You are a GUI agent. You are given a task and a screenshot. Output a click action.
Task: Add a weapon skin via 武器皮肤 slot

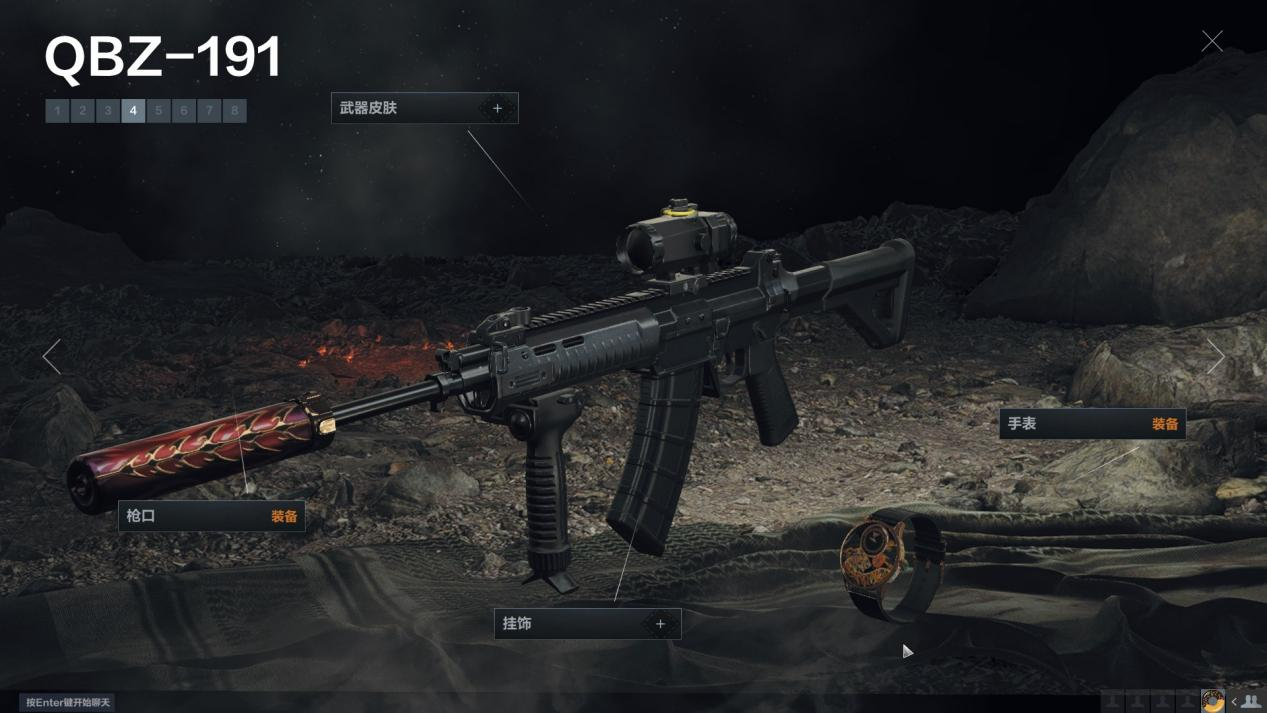pos(497,108)
